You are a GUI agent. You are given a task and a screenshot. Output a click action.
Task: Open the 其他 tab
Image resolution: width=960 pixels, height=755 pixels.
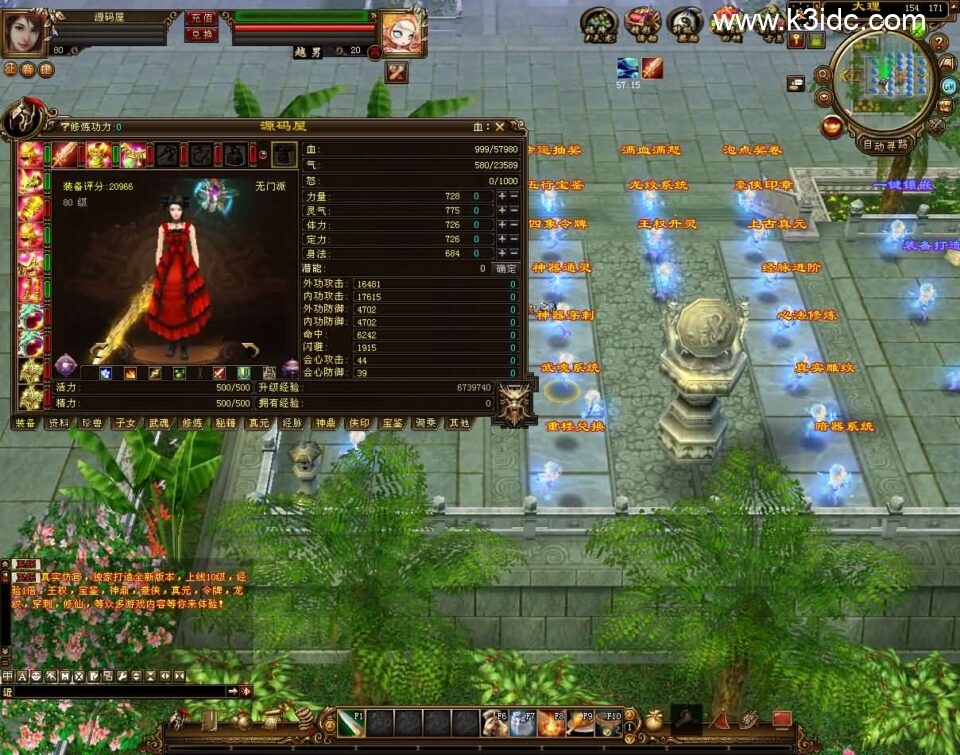coord(459,423)
